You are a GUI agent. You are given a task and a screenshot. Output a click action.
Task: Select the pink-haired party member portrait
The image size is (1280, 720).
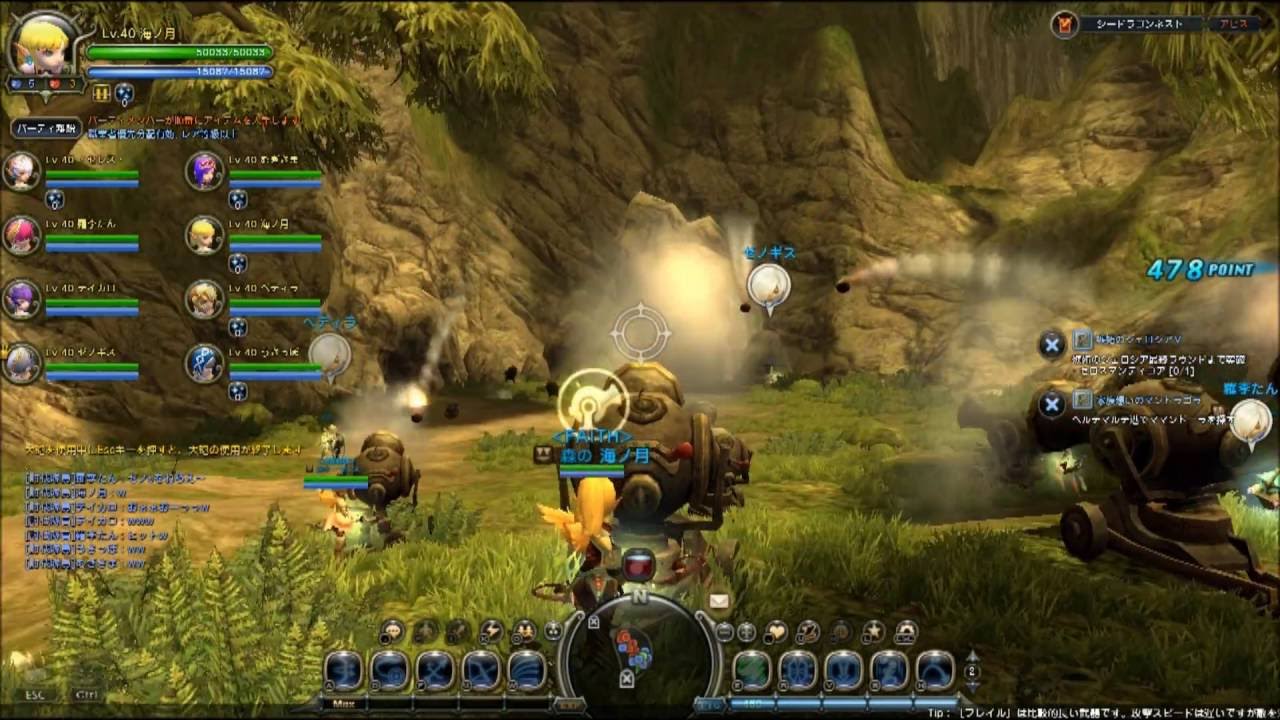click(21, 235)
